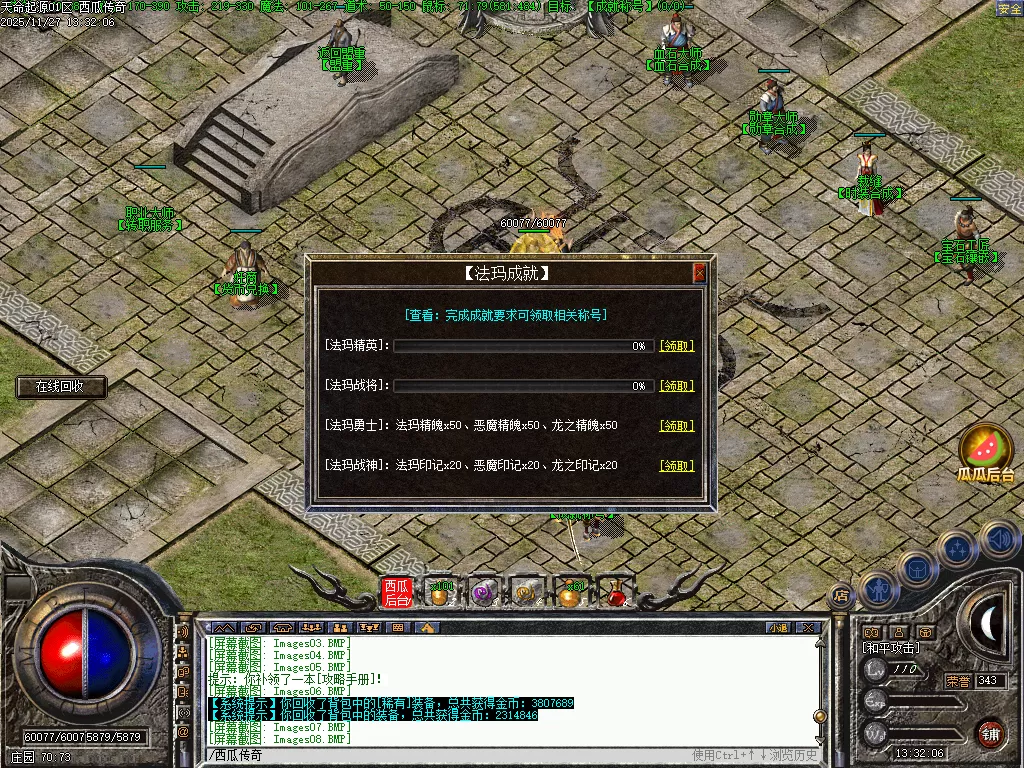Open the red 铺 stall button
The image size is (1024, 768).
click(x=990, y=733)
